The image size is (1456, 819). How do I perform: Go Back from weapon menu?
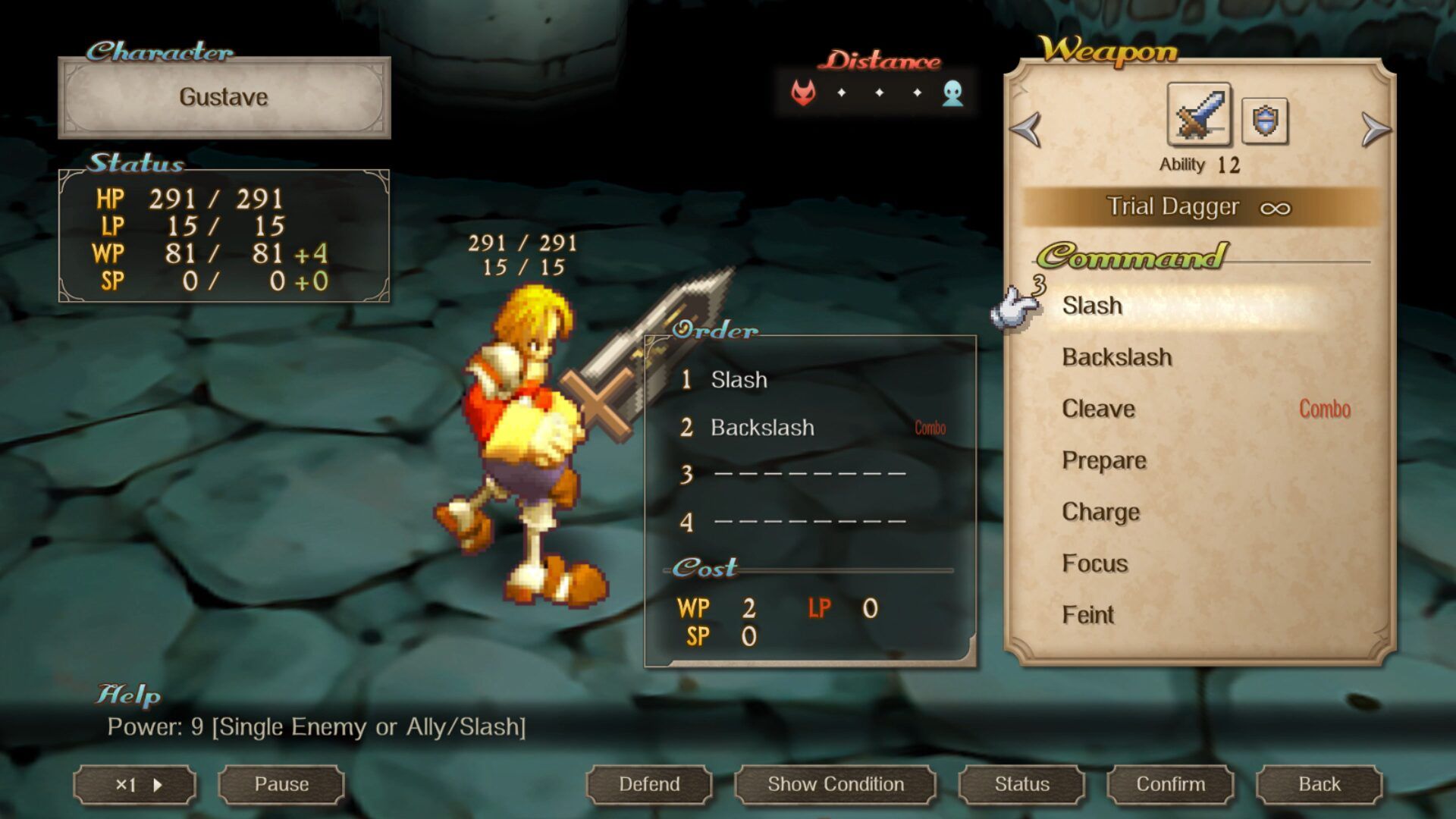coord(1319,784)
